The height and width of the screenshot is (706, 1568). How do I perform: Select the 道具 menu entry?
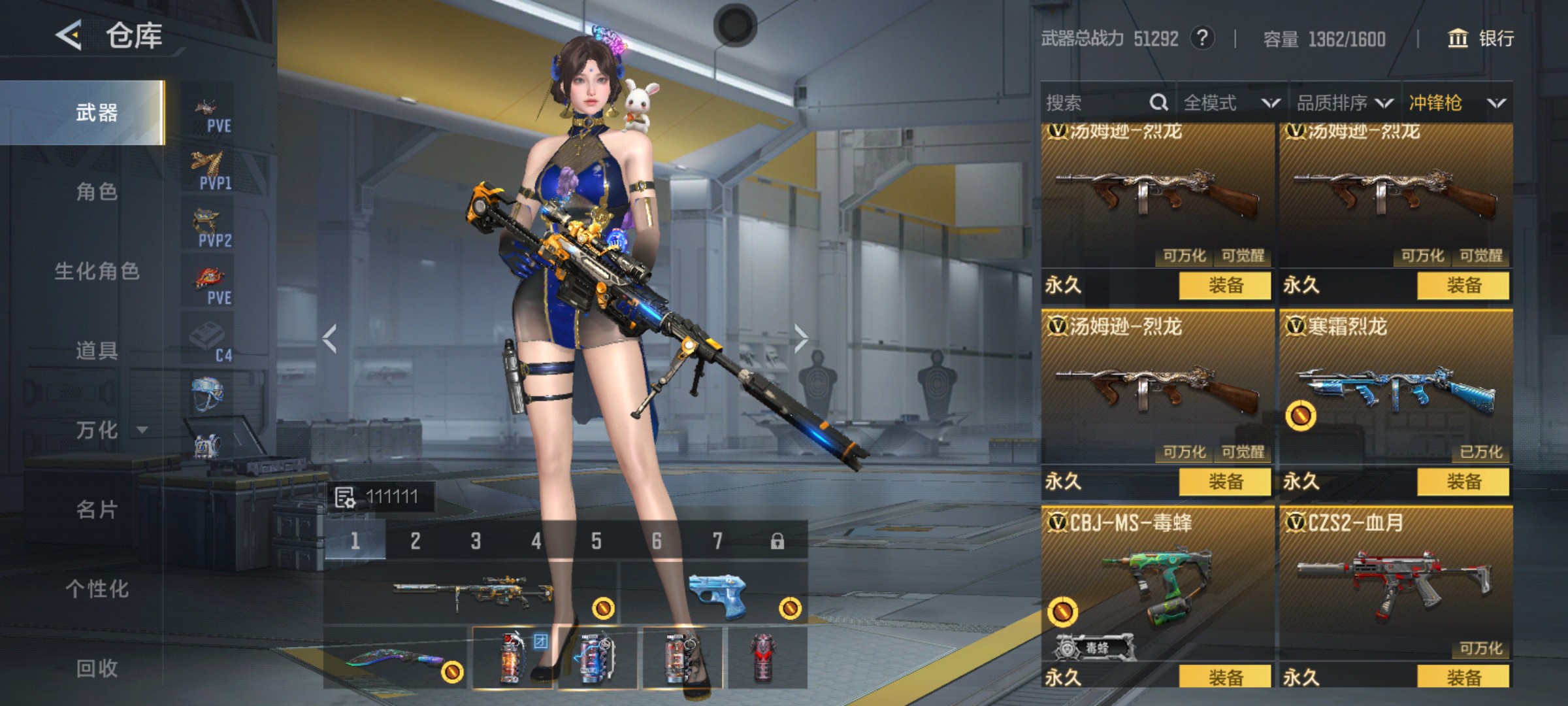tap(97, 351)
